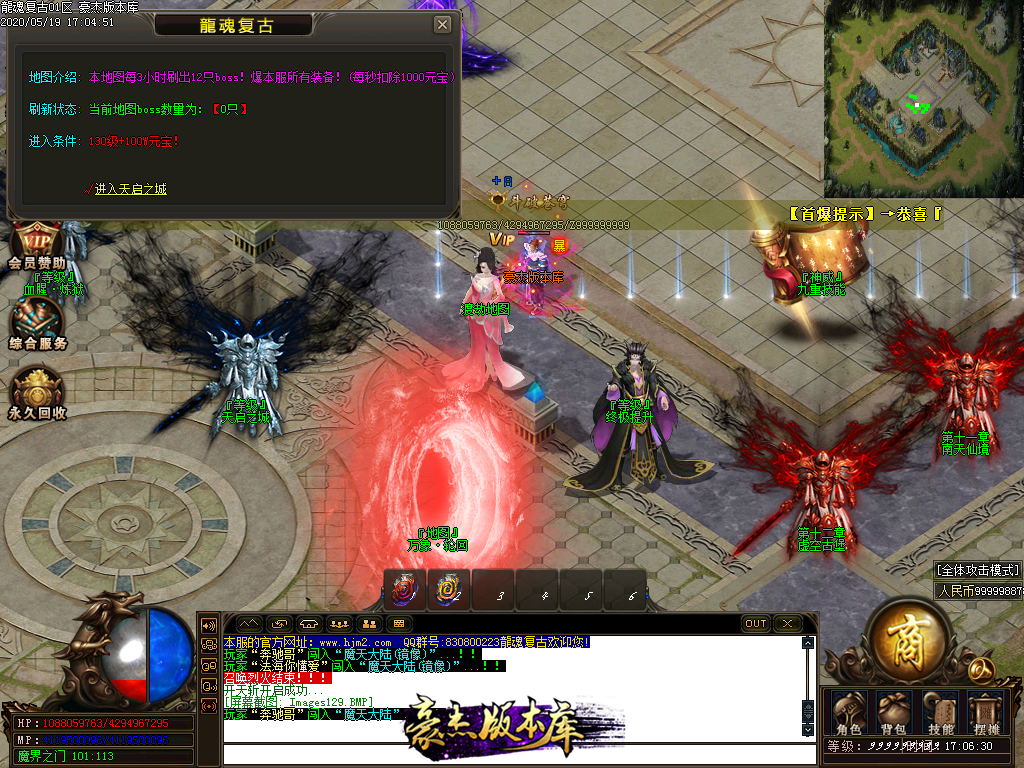Open the 综合服务 menu

pos(37,322)
